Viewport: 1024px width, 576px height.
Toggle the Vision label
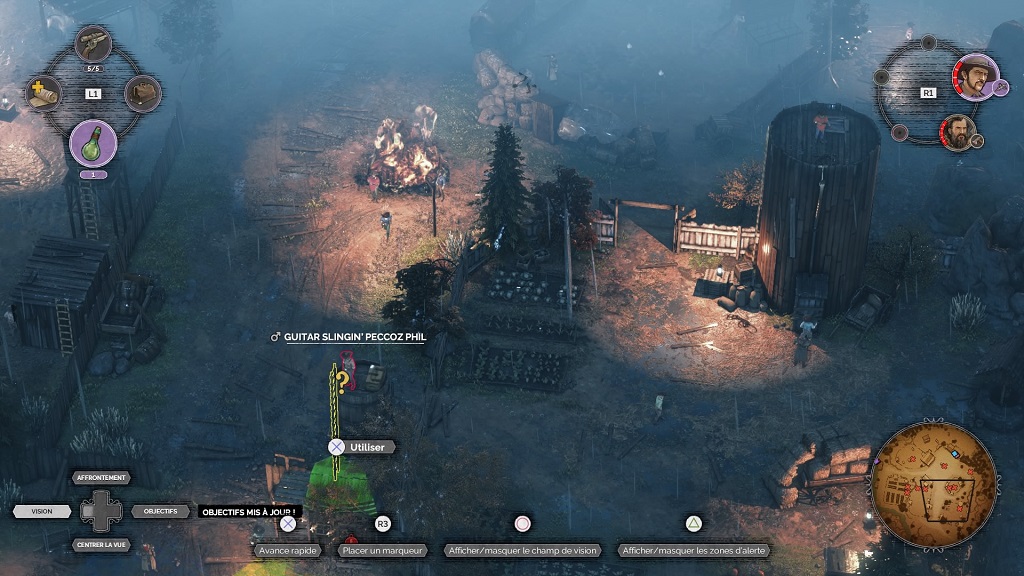tap(42, 511)
